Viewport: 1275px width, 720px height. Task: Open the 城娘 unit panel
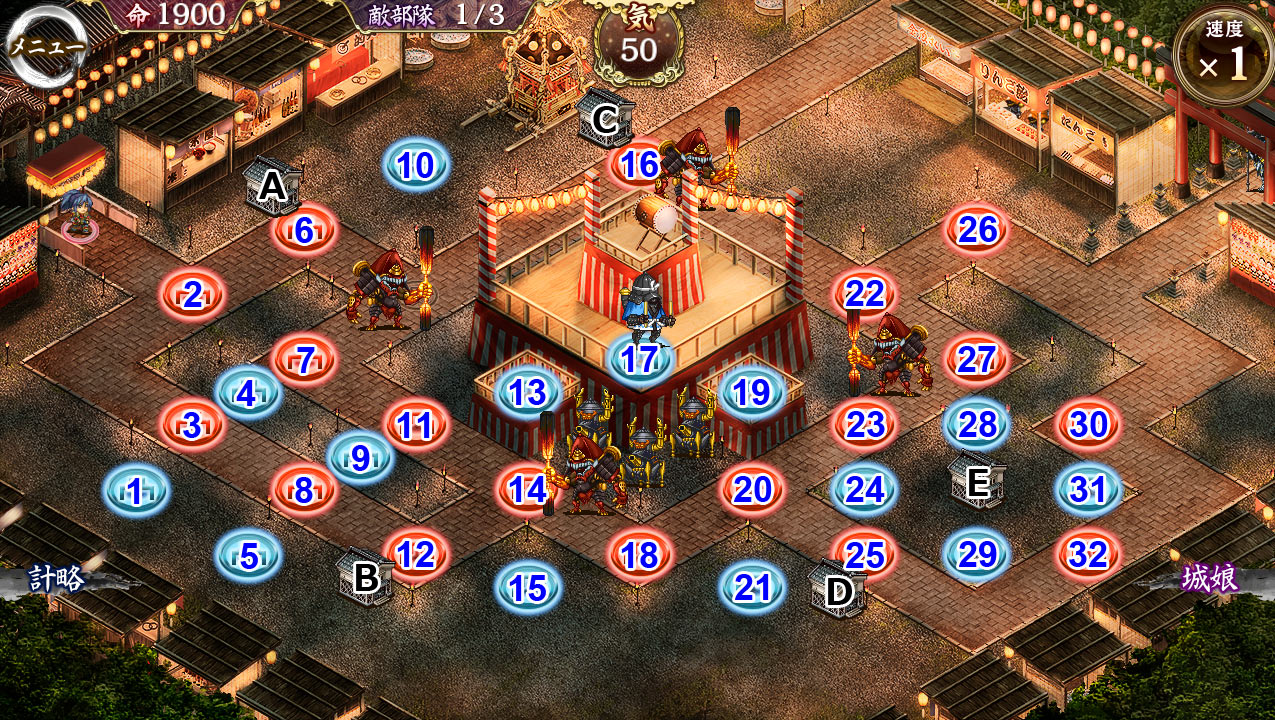(1210, 579)
